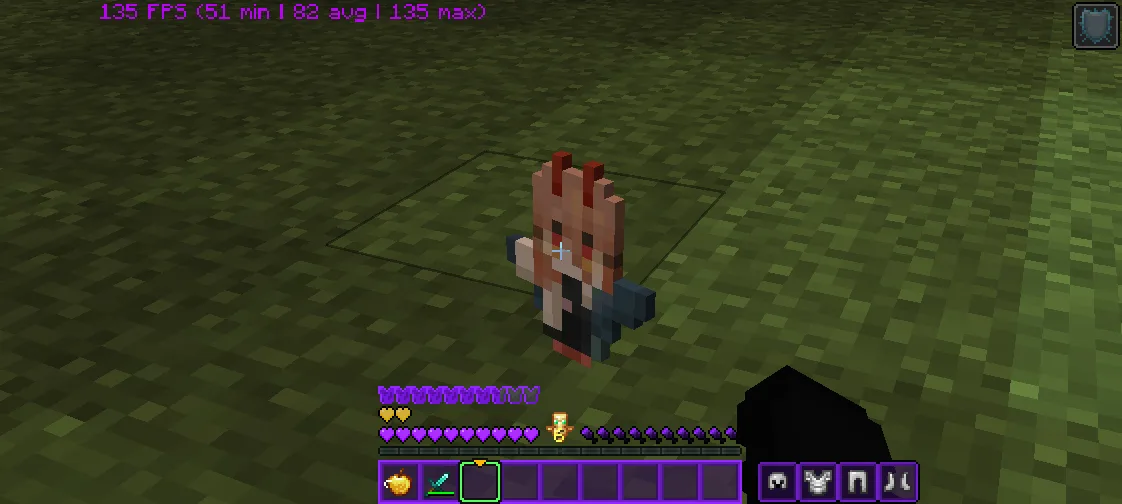Screen dimensions: 1122x504
Task: Click the shield status effect icon
Action: 1095,26
